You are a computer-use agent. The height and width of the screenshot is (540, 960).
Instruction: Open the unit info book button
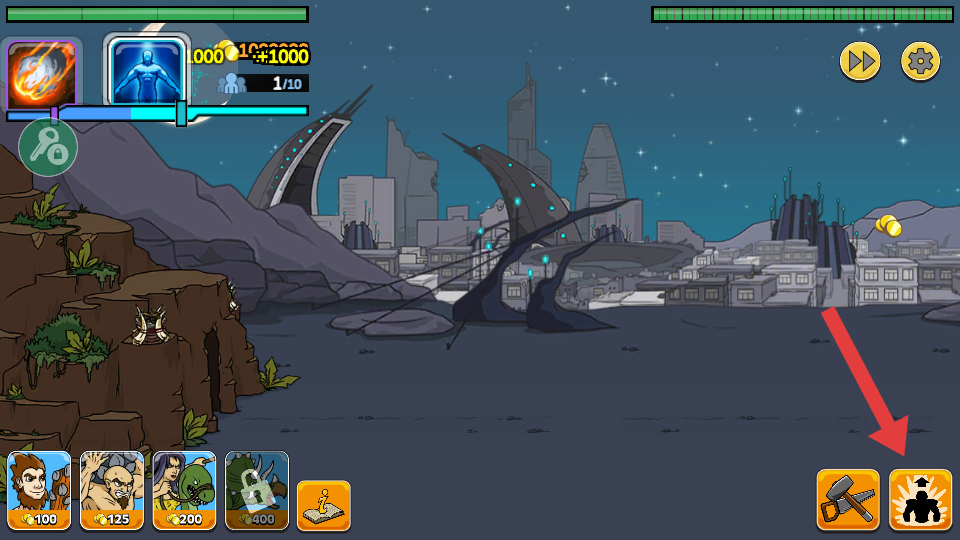coord(324,505)
